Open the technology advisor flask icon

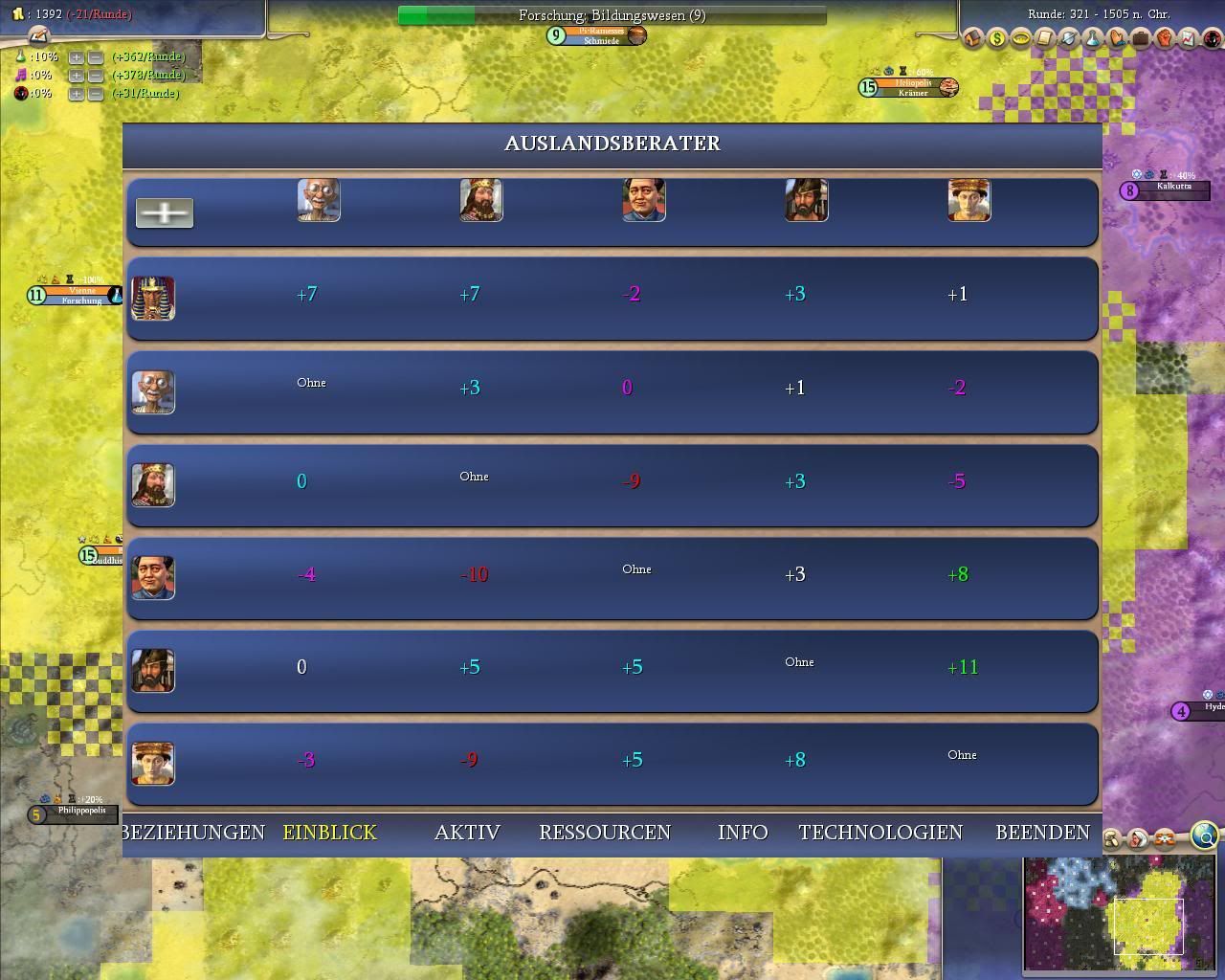tap(1094, 39)
